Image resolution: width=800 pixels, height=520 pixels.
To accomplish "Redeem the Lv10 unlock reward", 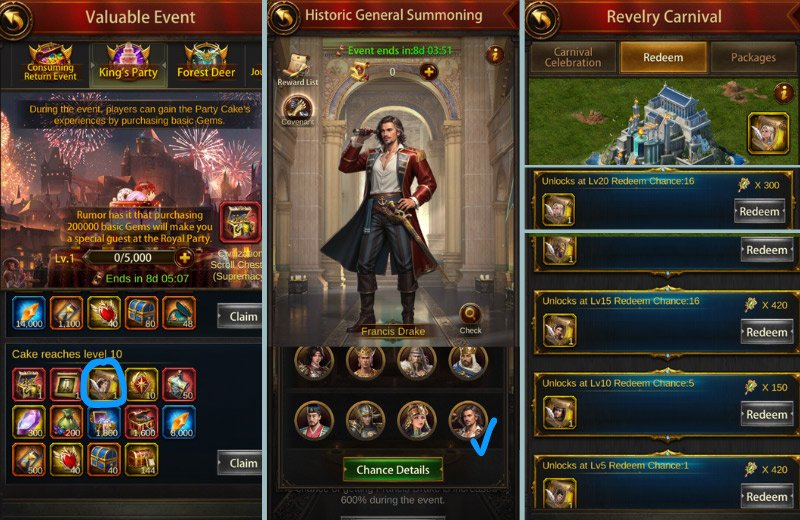I will (766, 414).
